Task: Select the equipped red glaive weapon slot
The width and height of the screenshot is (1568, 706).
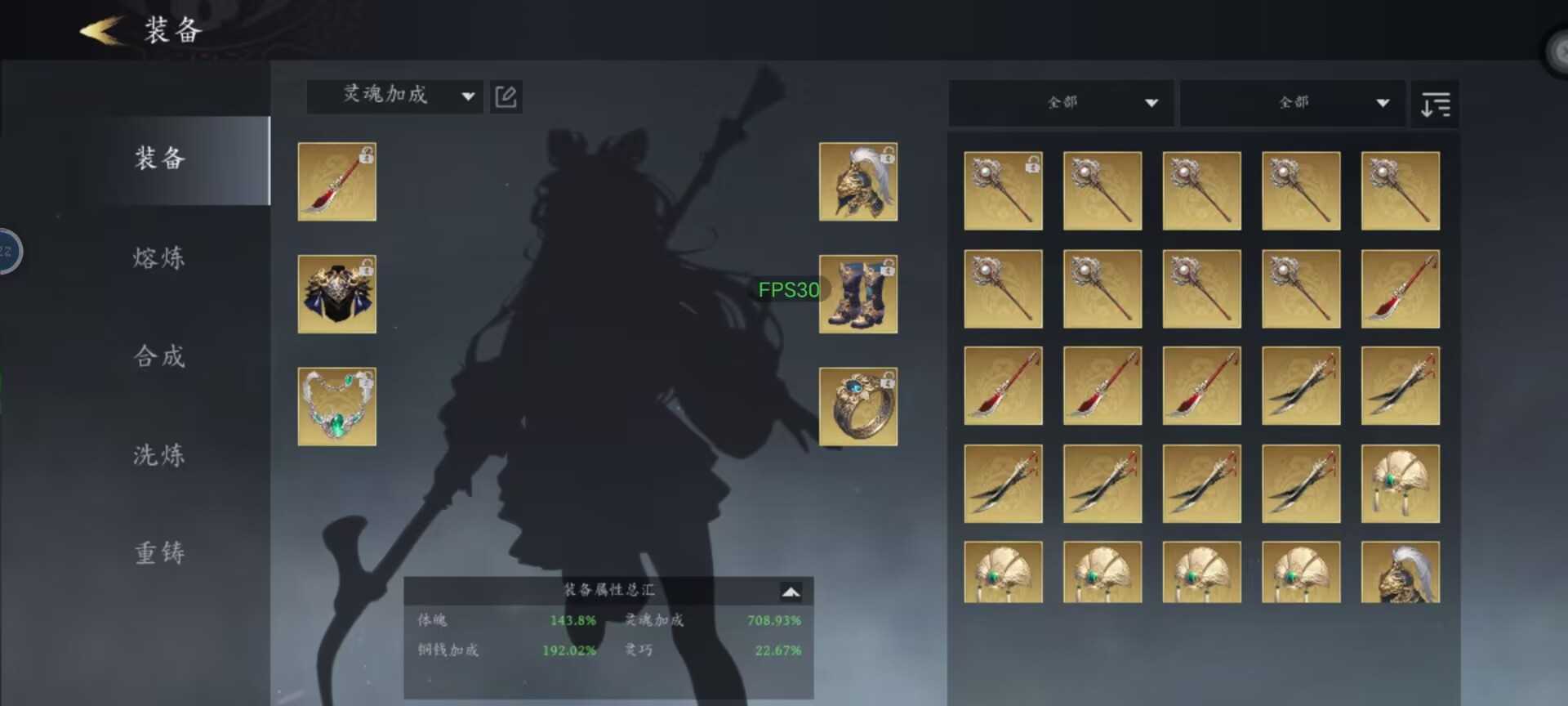Action: pos(336,181)
